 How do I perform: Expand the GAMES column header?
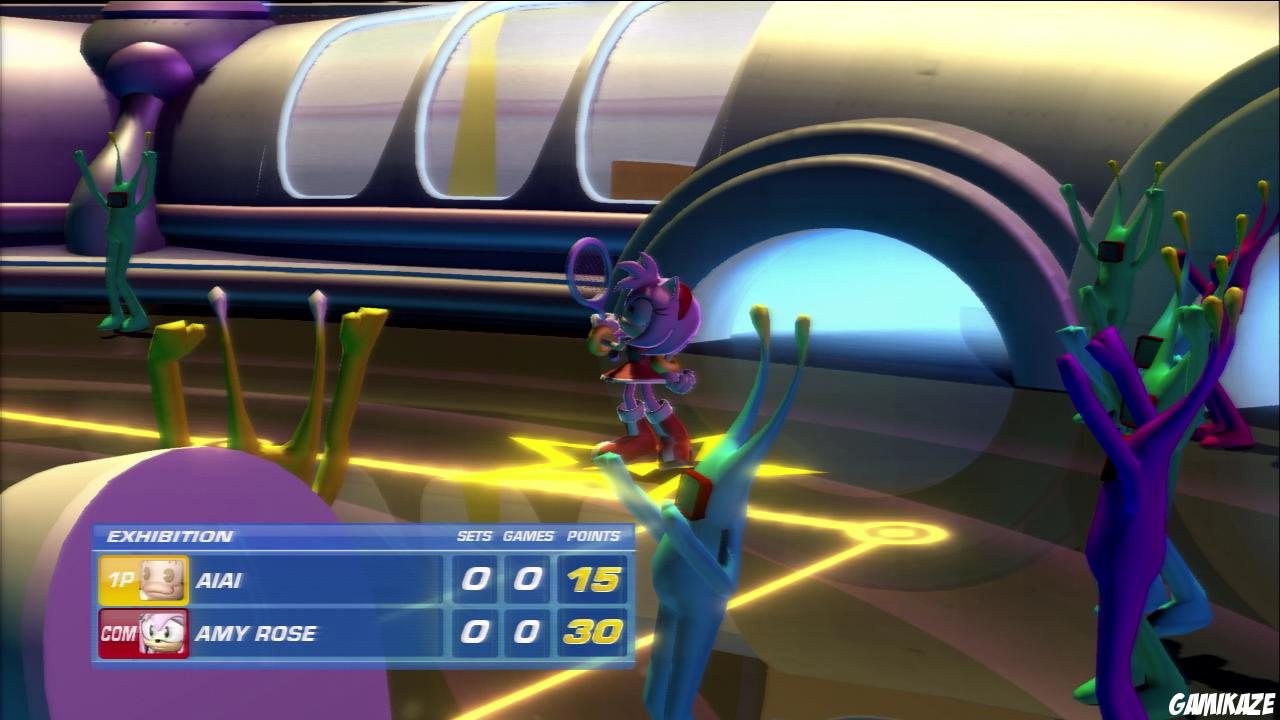(527, 535)
